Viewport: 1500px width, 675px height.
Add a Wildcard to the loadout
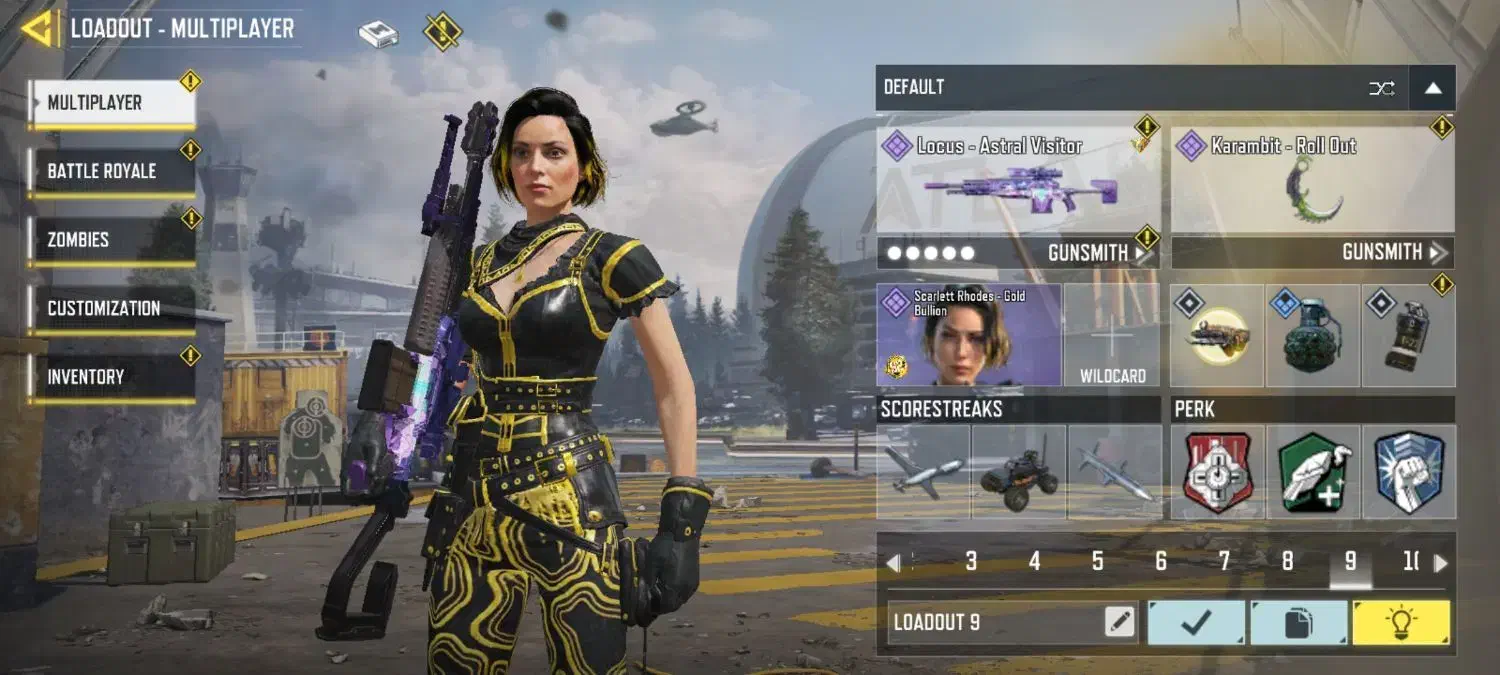click(1112, 335)
